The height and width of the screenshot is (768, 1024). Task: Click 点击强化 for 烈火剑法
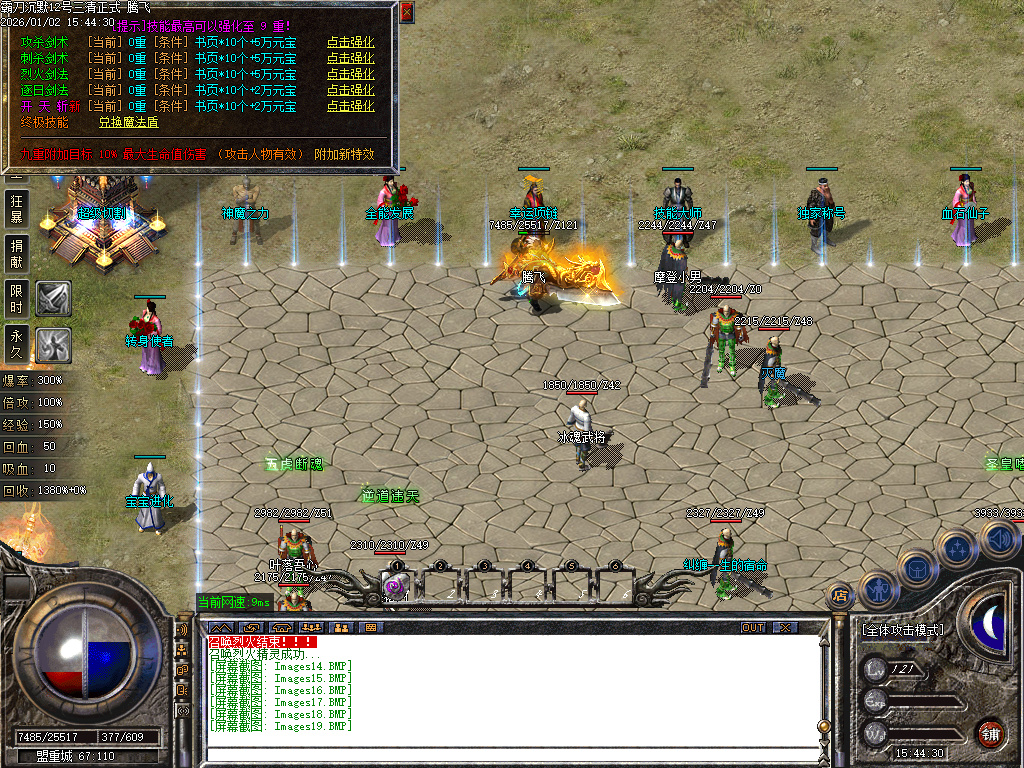point(350,75)
